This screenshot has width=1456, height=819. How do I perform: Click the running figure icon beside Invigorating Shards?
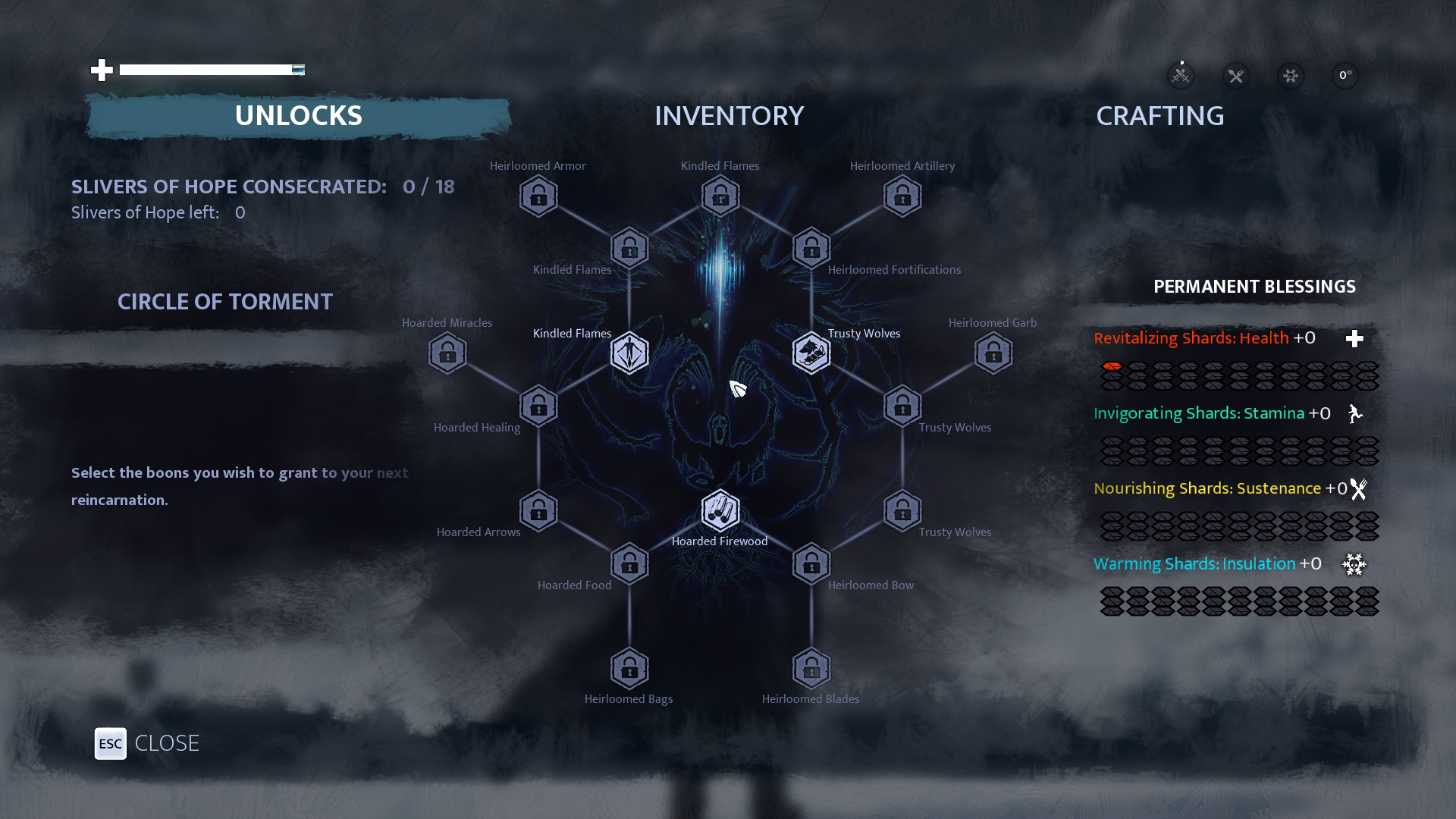[1355, 414]
